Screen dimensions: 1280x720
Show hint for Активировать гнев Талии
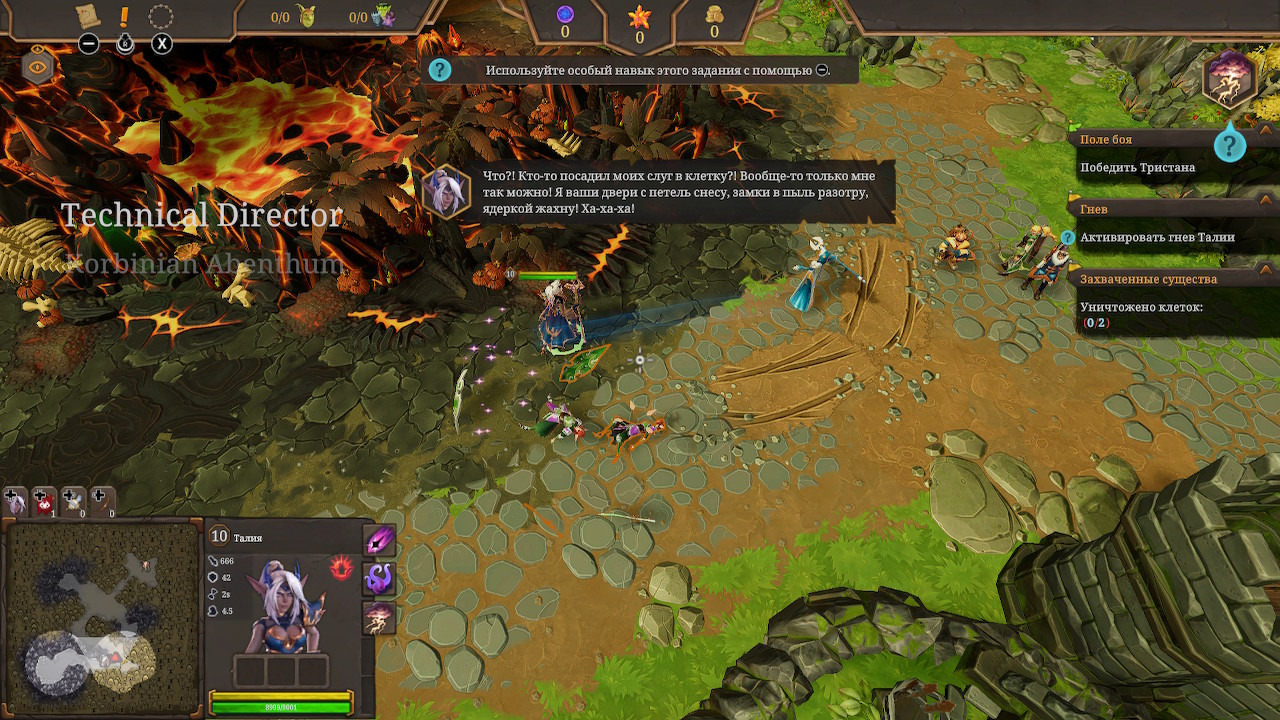click(x=1067, y=238)
